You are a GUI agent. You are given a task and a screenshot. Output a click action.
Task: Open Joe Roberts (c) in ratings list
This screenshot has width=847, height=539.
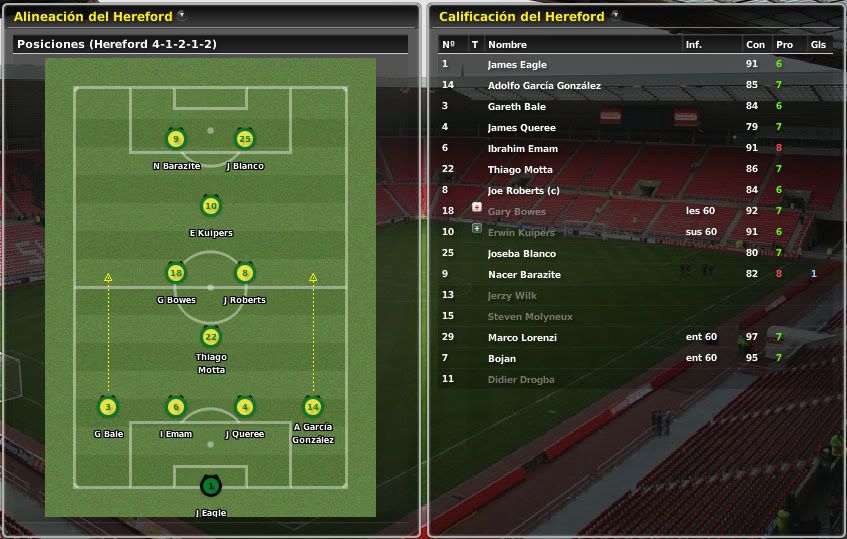click(x=523, y=190)
